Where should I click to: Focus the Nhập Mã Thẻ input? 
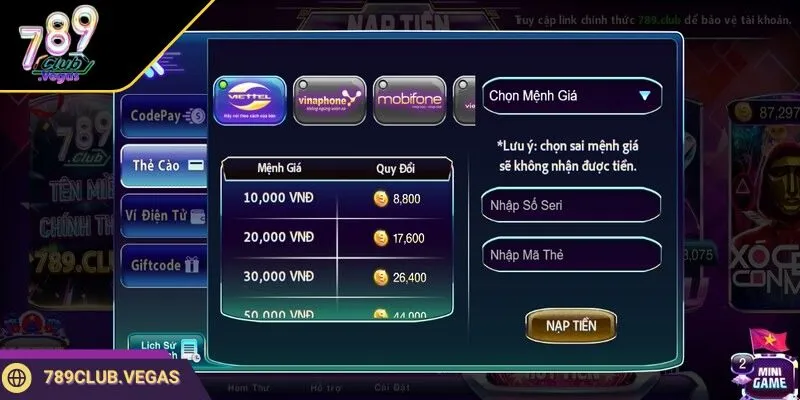[571, 254]
